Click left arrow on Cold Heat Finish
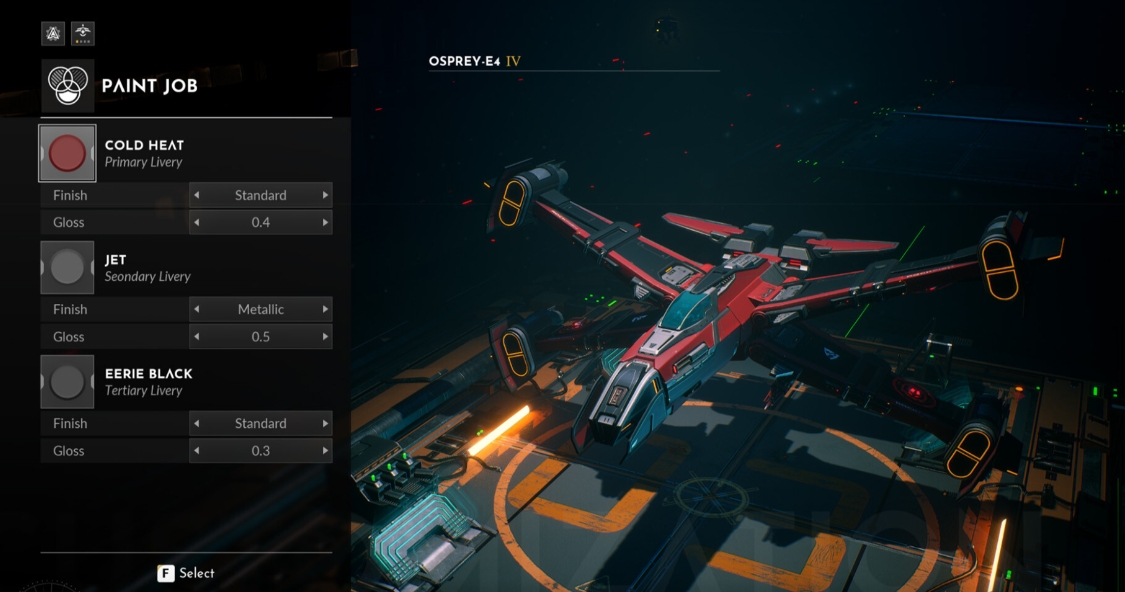1125x592 pixels. (196, 195)
